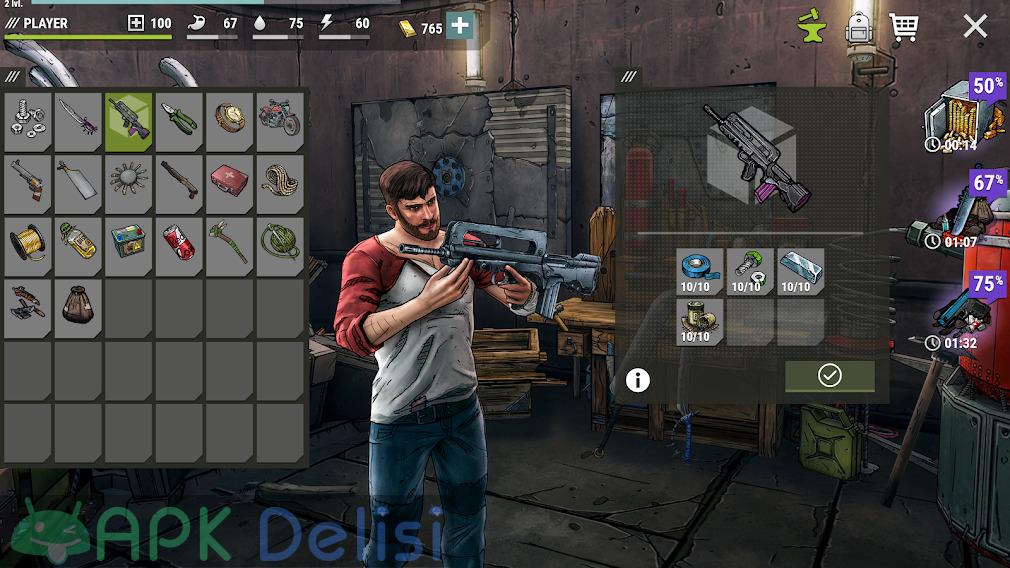Choose the motorcycle recipe slot
This screenshot has width=1010, height=568.
279,120
